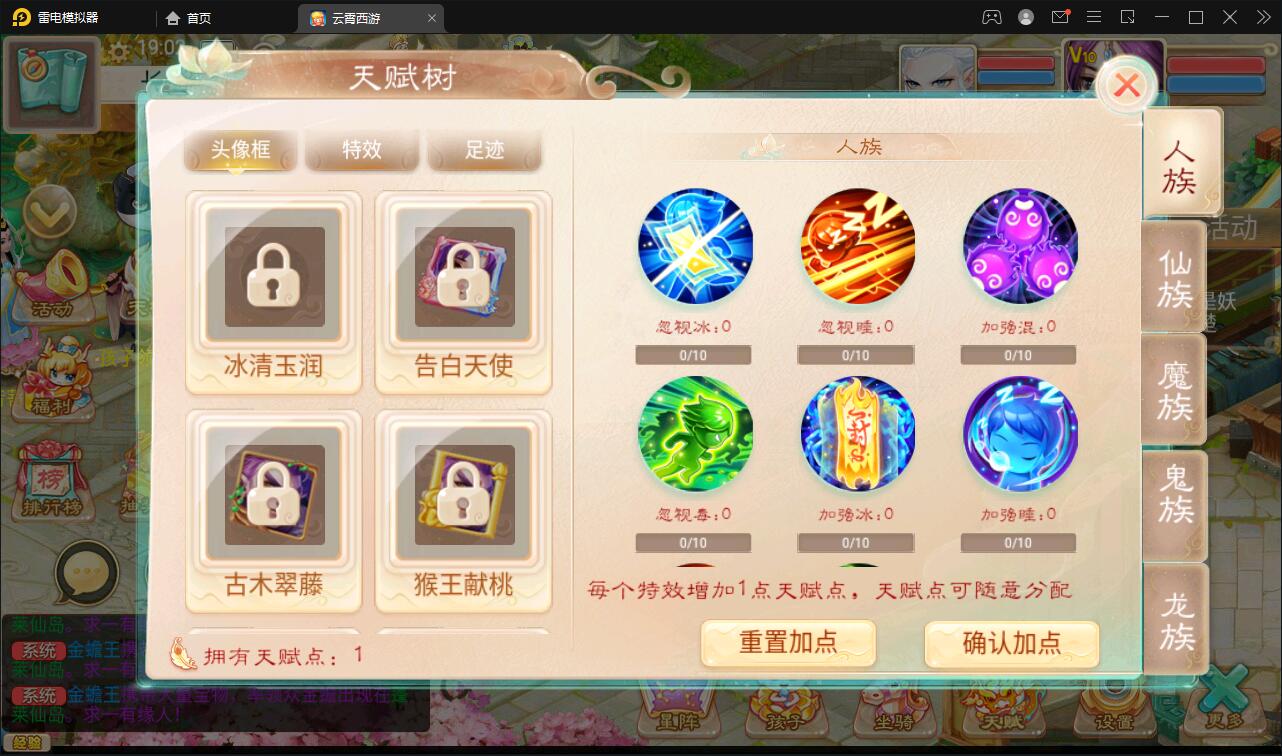Click the 加强混 purple orb talent icon
1282x756 pixels.
[x=1019, y=245]
